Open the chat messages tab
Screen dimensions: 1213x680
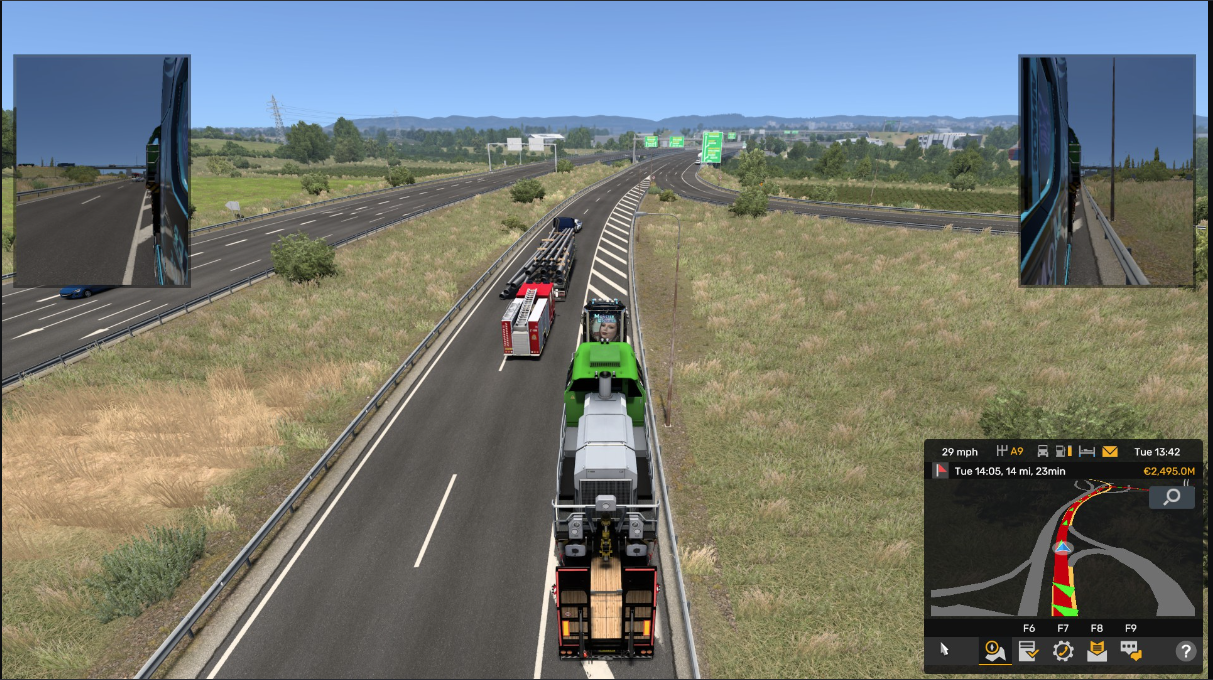point(1131,651)
